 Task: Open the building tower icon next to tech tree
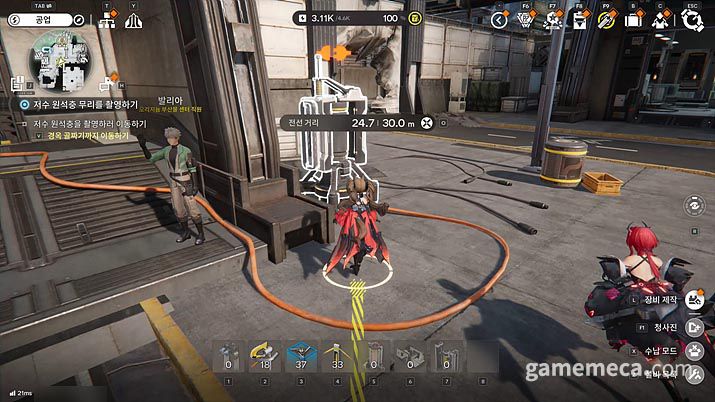point(134,21)
